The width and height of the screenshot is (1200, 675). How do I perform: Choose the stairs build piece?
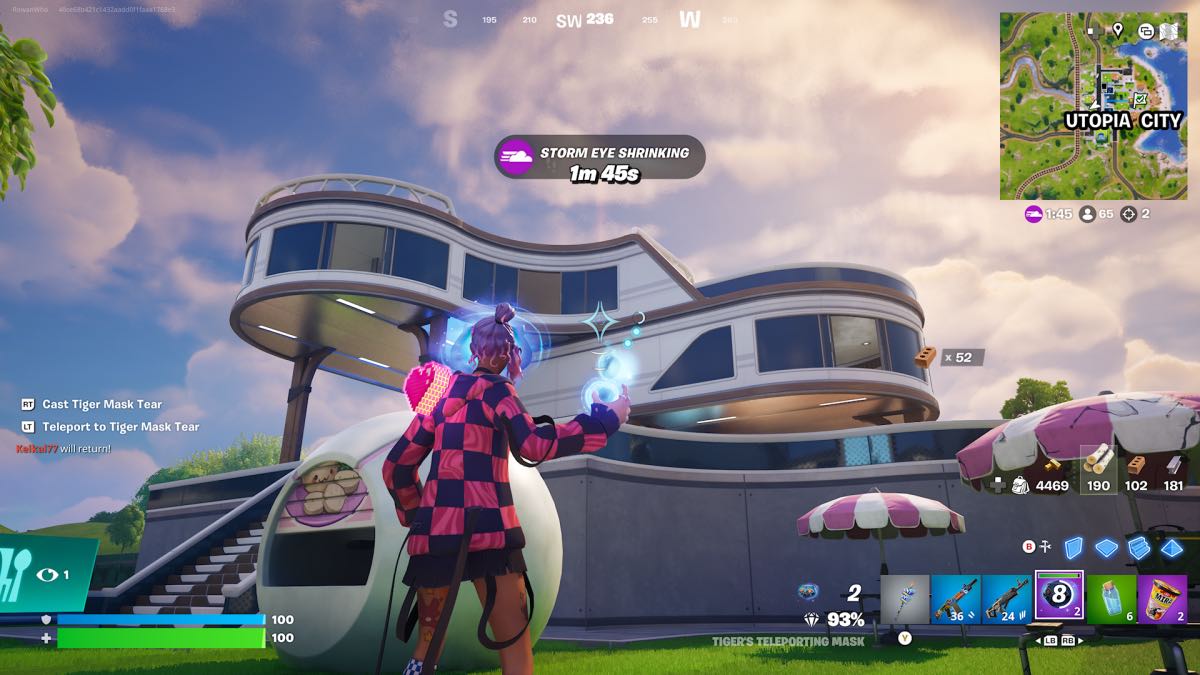click(x=1139, y=547)
